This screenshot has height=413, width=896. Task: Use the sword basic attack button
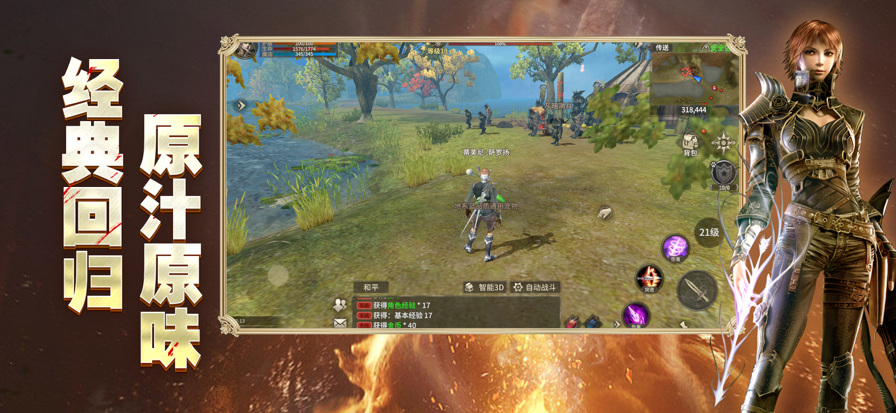(696, 290)
